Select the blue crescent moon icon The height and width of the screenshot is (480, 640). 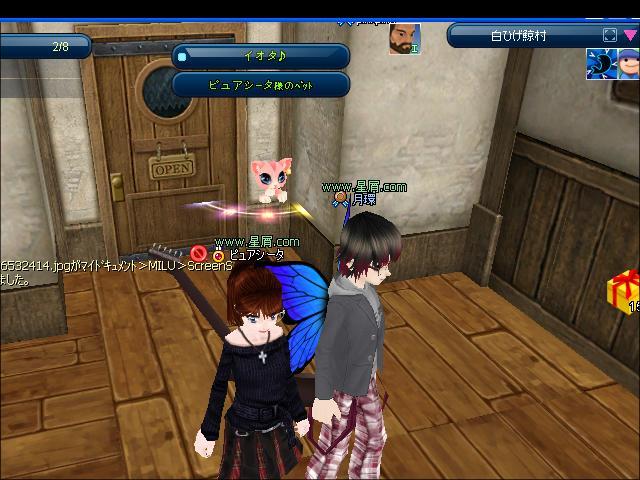[599, 63]
